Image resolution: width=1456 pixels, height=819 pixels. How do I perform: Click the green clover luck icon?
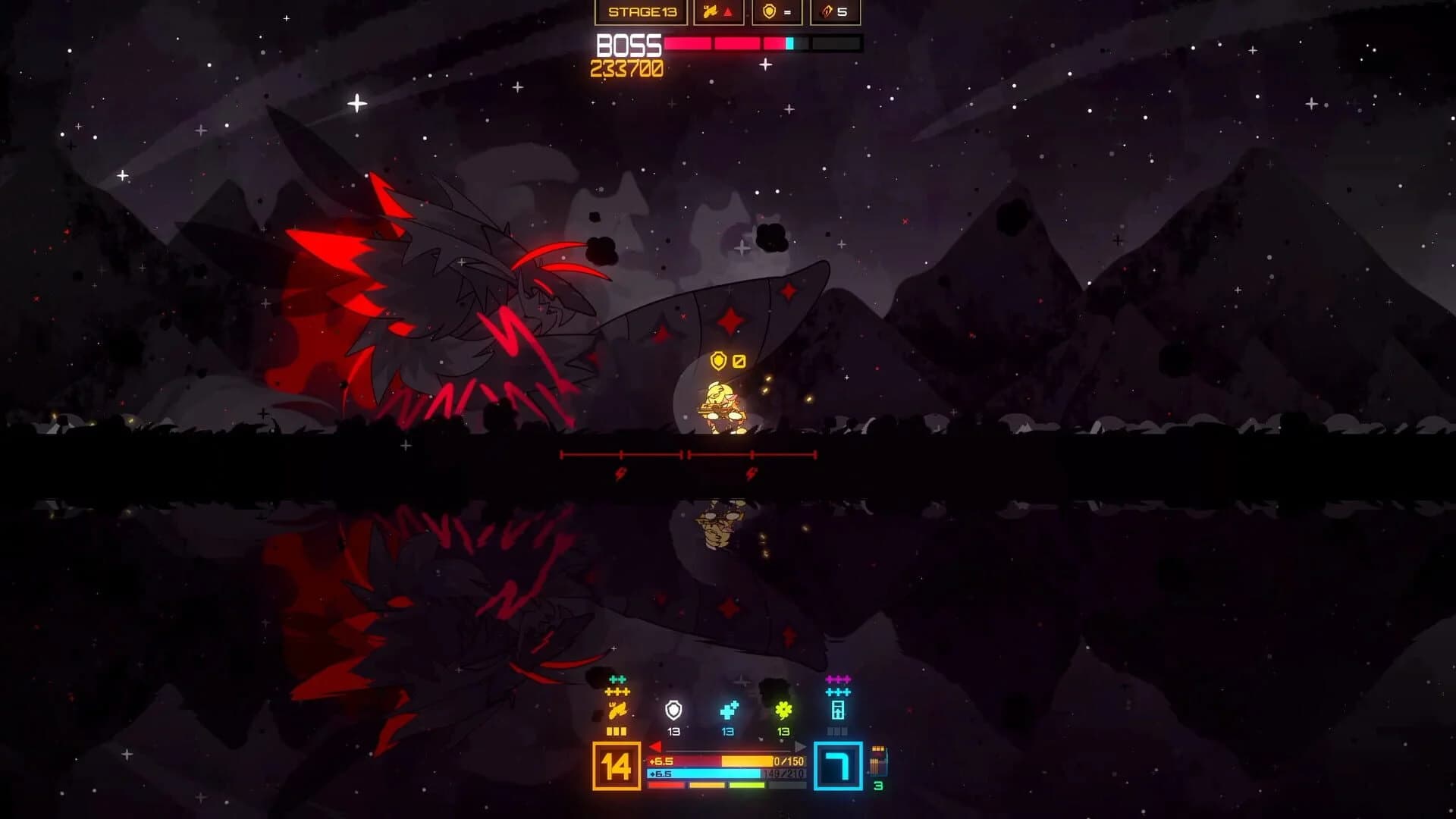[783, 710]
